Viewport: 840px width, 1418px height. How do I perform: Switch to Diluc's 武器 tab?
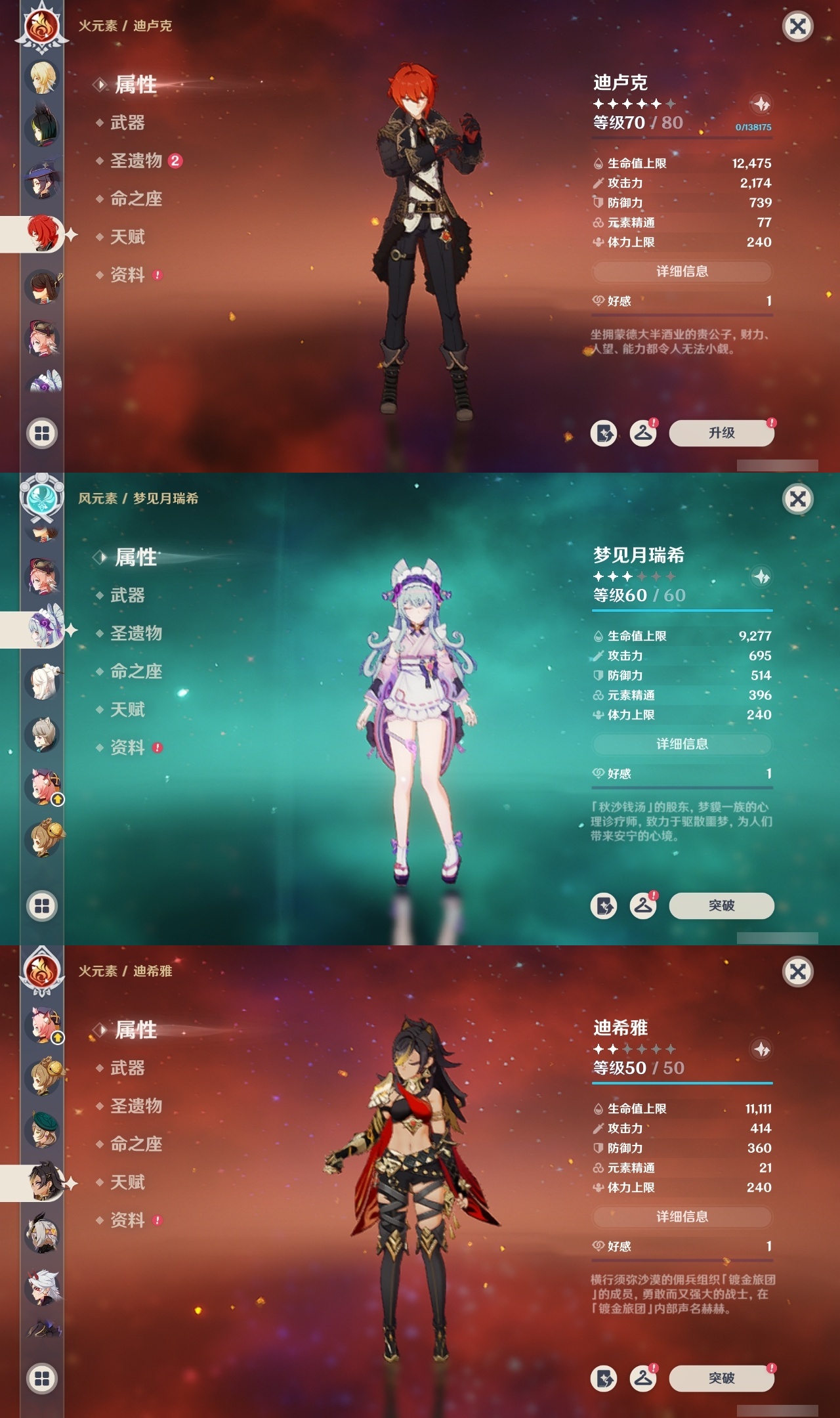tap(129, 123)
